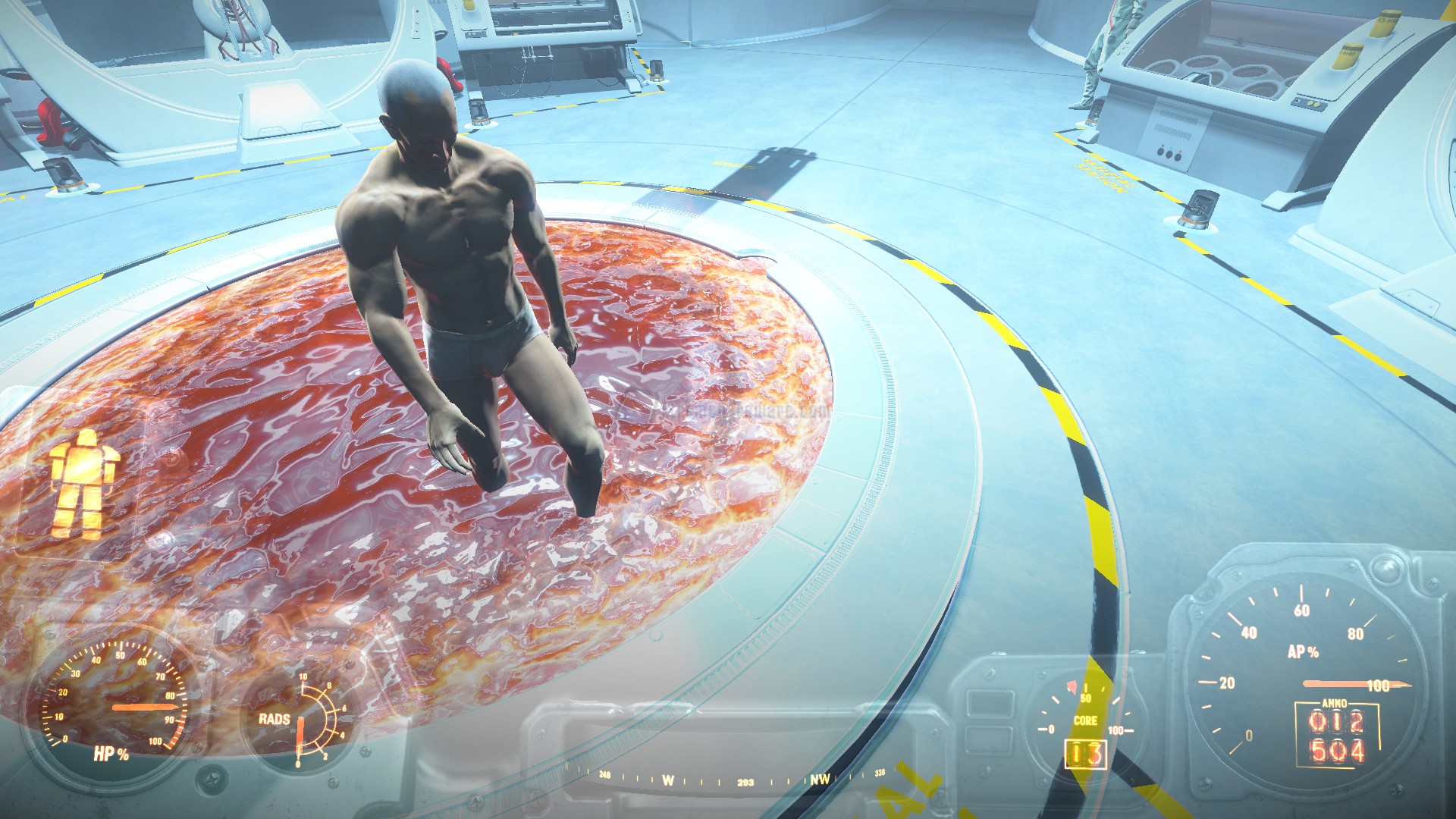Click the power armor condition icon

point(83,483)
